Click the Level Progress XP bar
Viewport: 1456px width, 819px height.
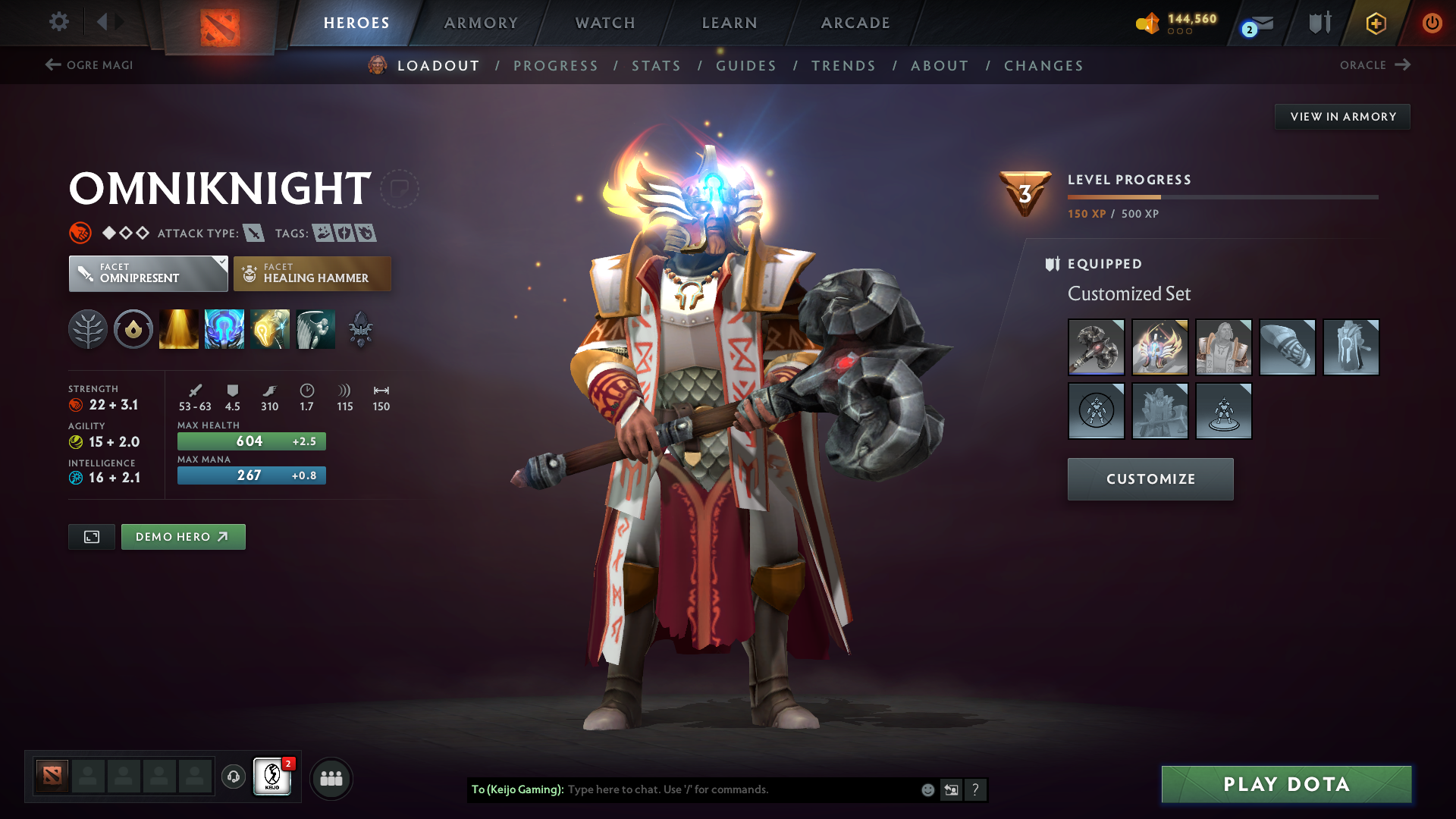1222,199
